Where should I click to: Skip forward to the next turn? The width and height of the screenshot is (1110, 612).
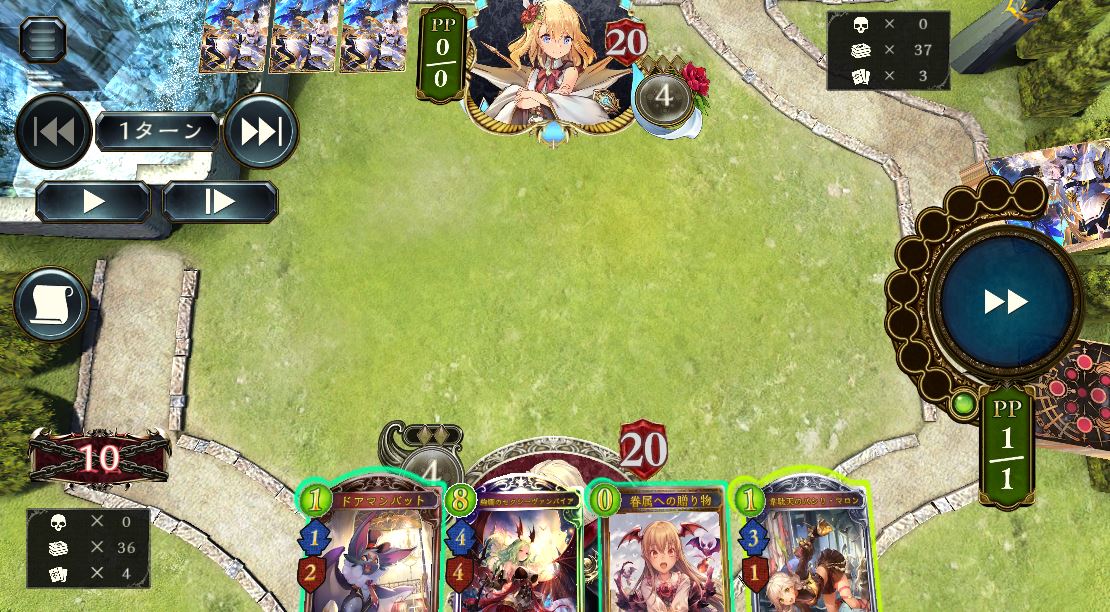pos(261,131)
